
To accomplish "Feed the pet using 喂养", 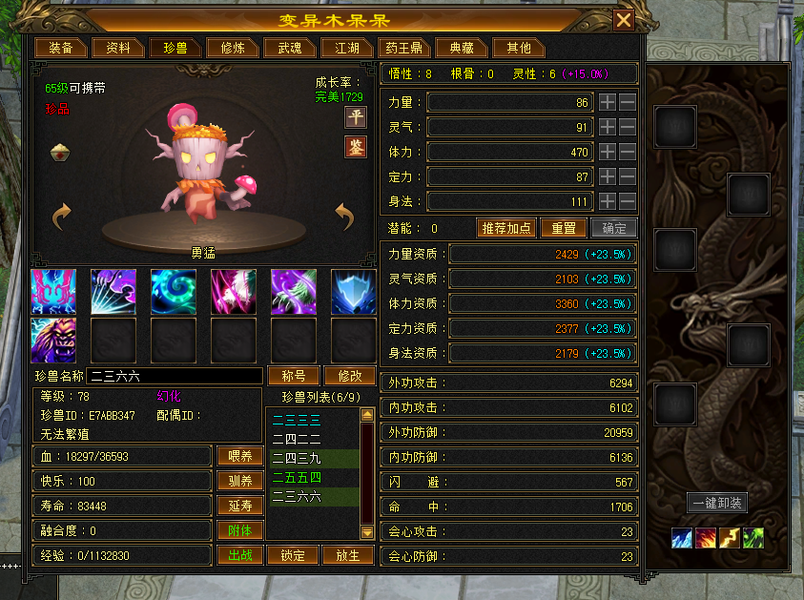I will pos(240,455).
